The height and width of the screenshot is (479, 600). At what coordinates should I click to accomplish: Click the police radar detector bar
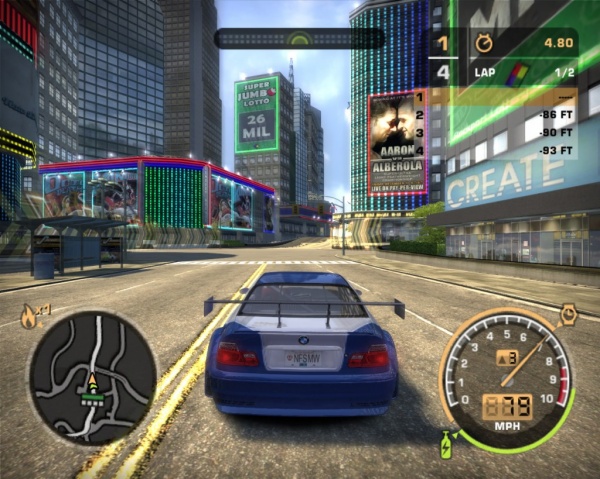[299, 39]
